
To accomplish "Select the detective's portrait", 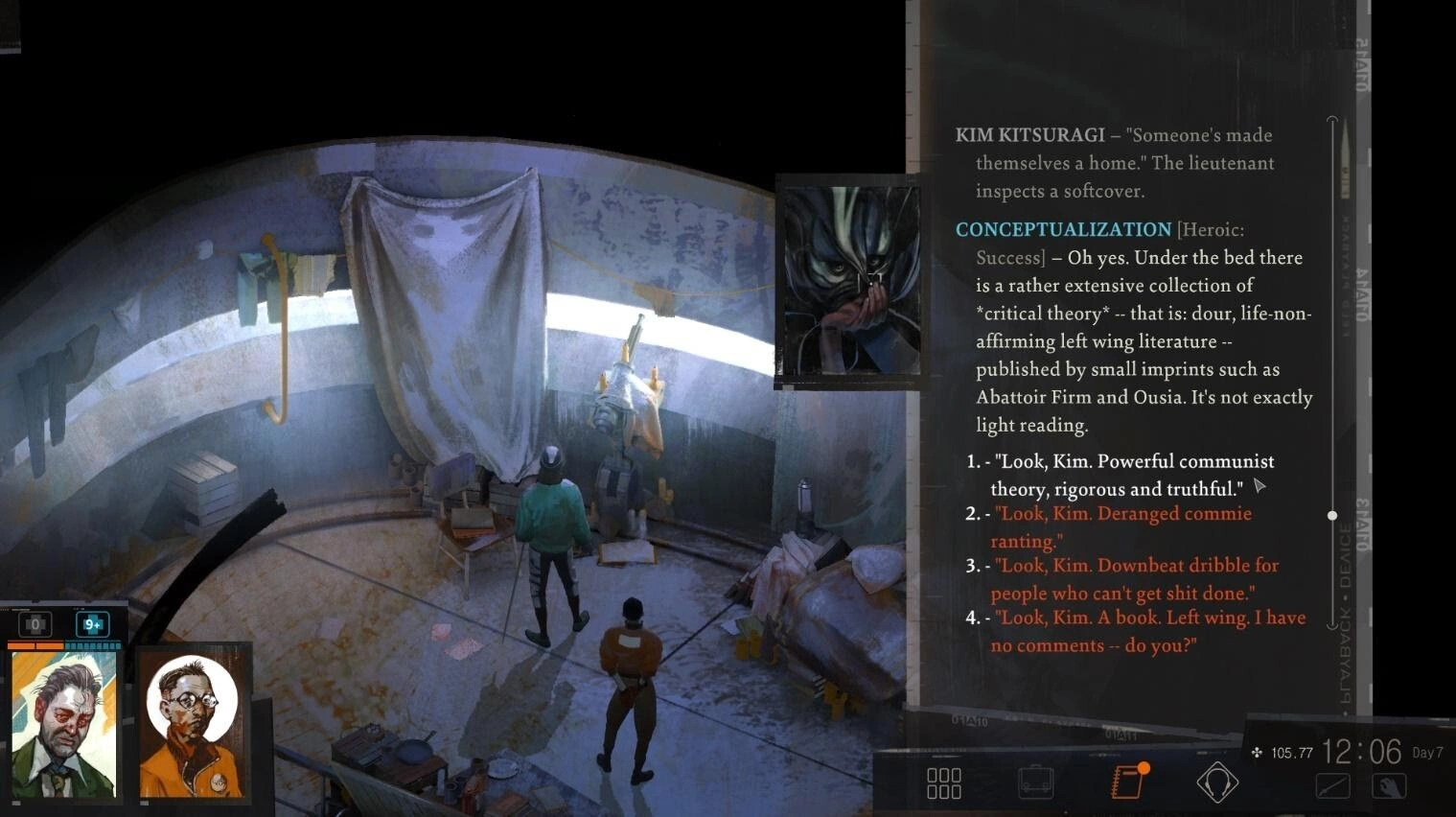I will coord(64,725).
